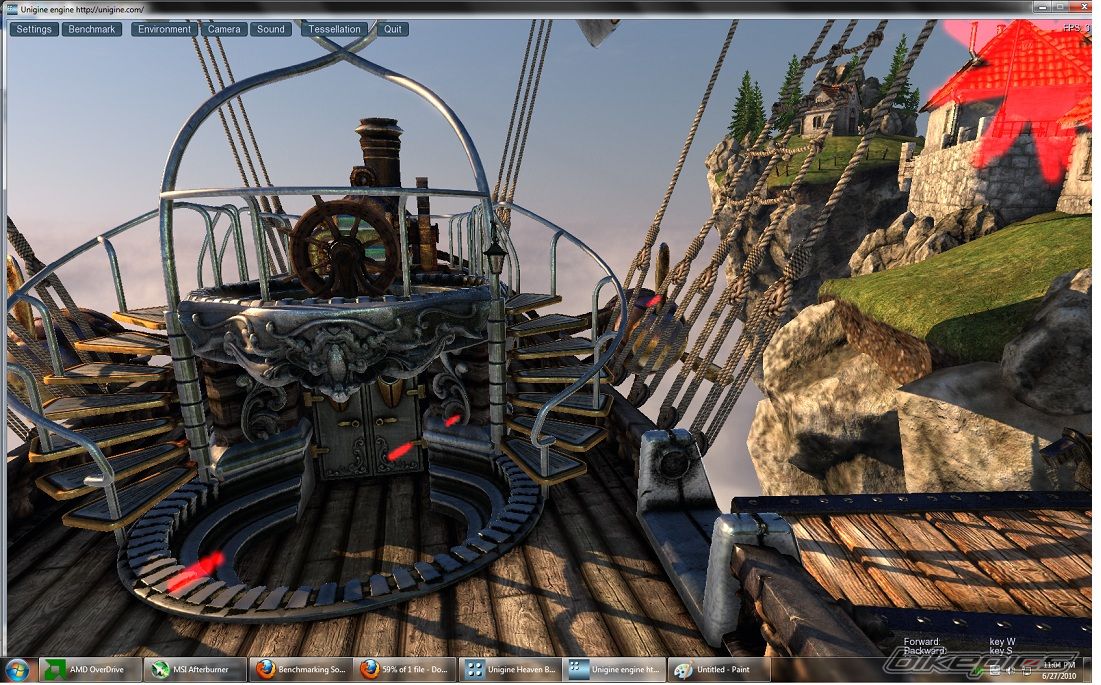Switch to MSI Afterburner in the taskbar
Screen dimensions: 1101x685
click(193, 669)
